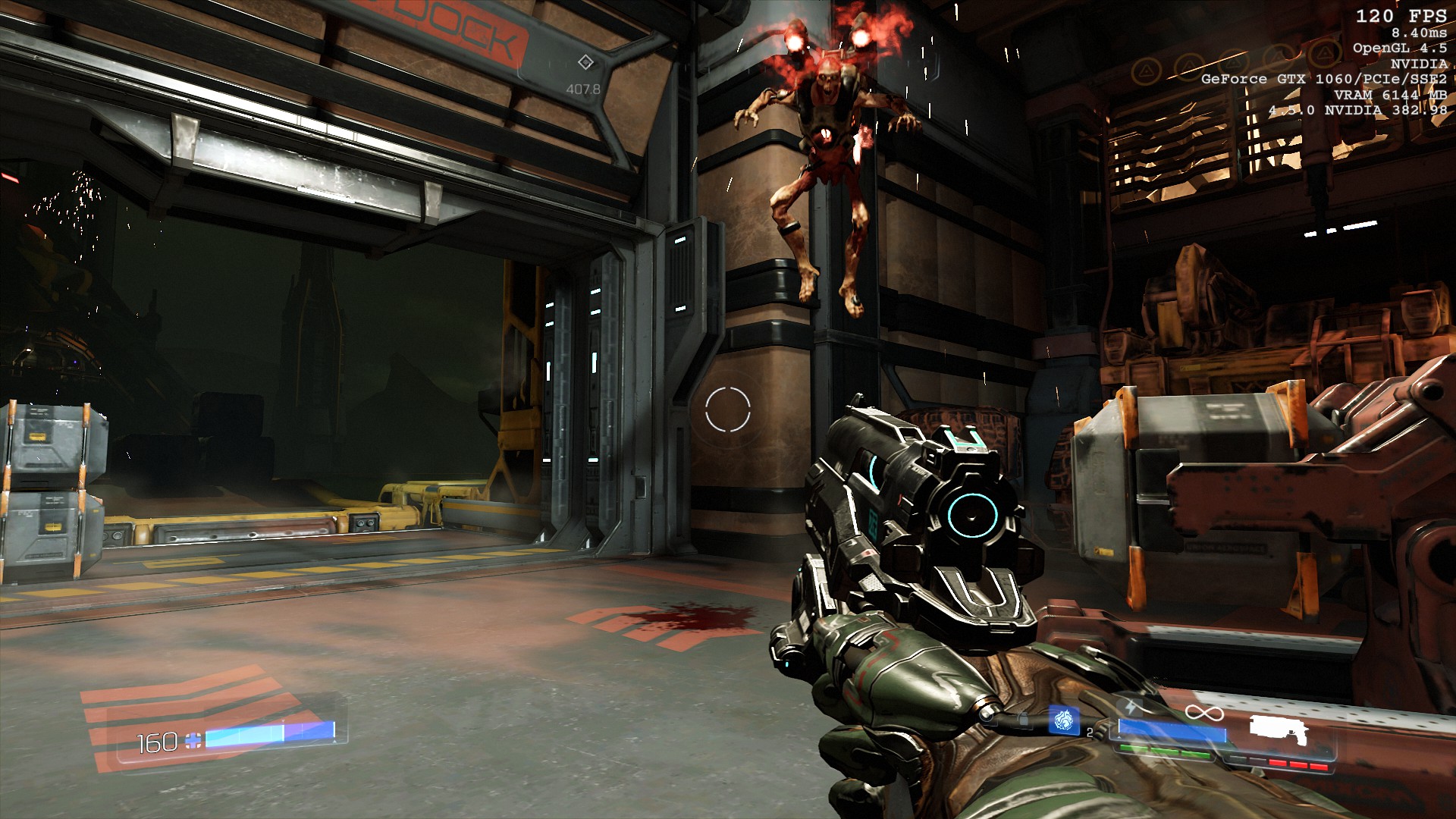
Task: Select the diamond objective waypoint marker
Action: (x=585, y=62)
